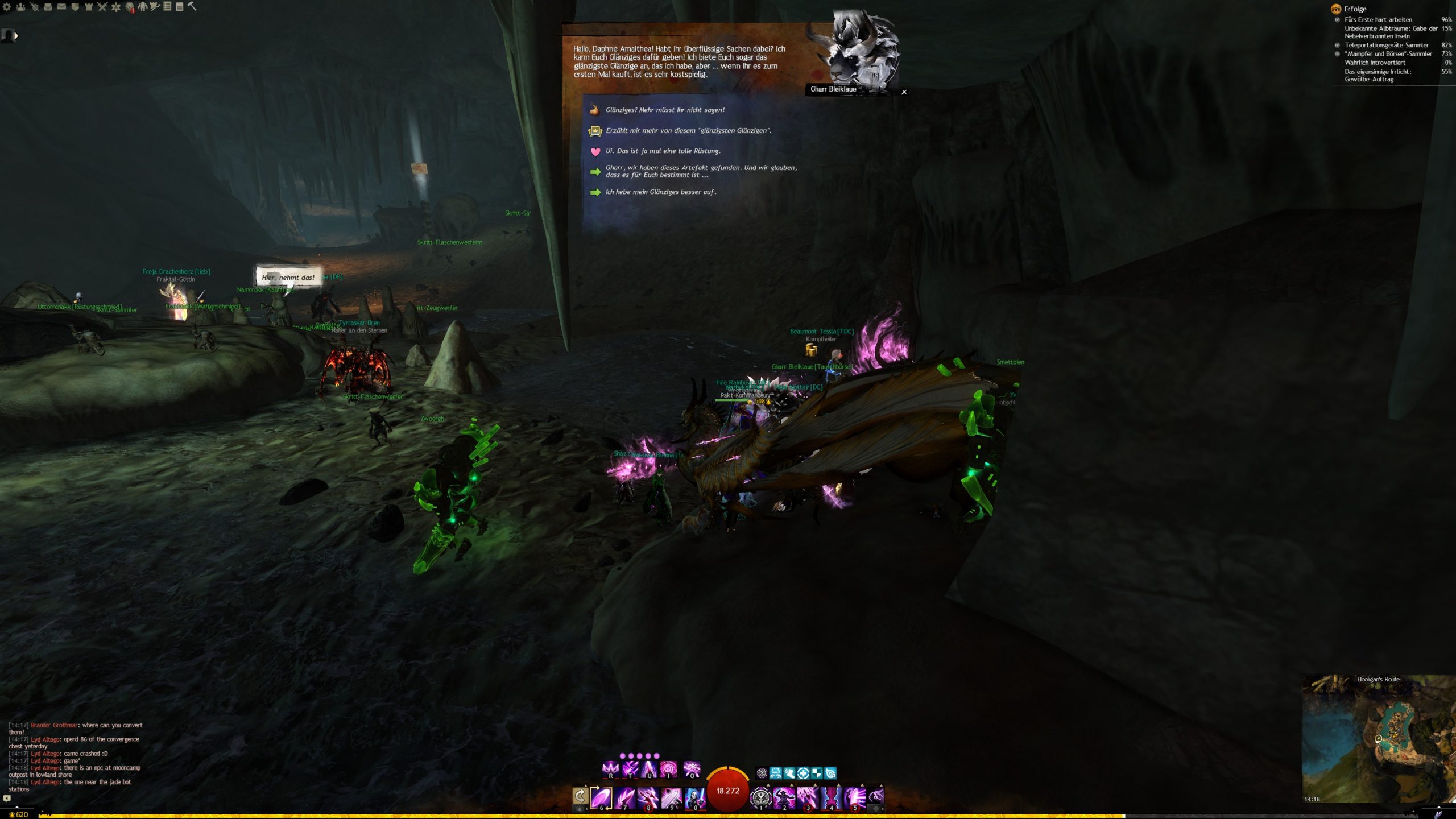This screenshot has height=819, width=1456.
Task: Trigger the shatter skill labeled R
Action: pos(610,770)
